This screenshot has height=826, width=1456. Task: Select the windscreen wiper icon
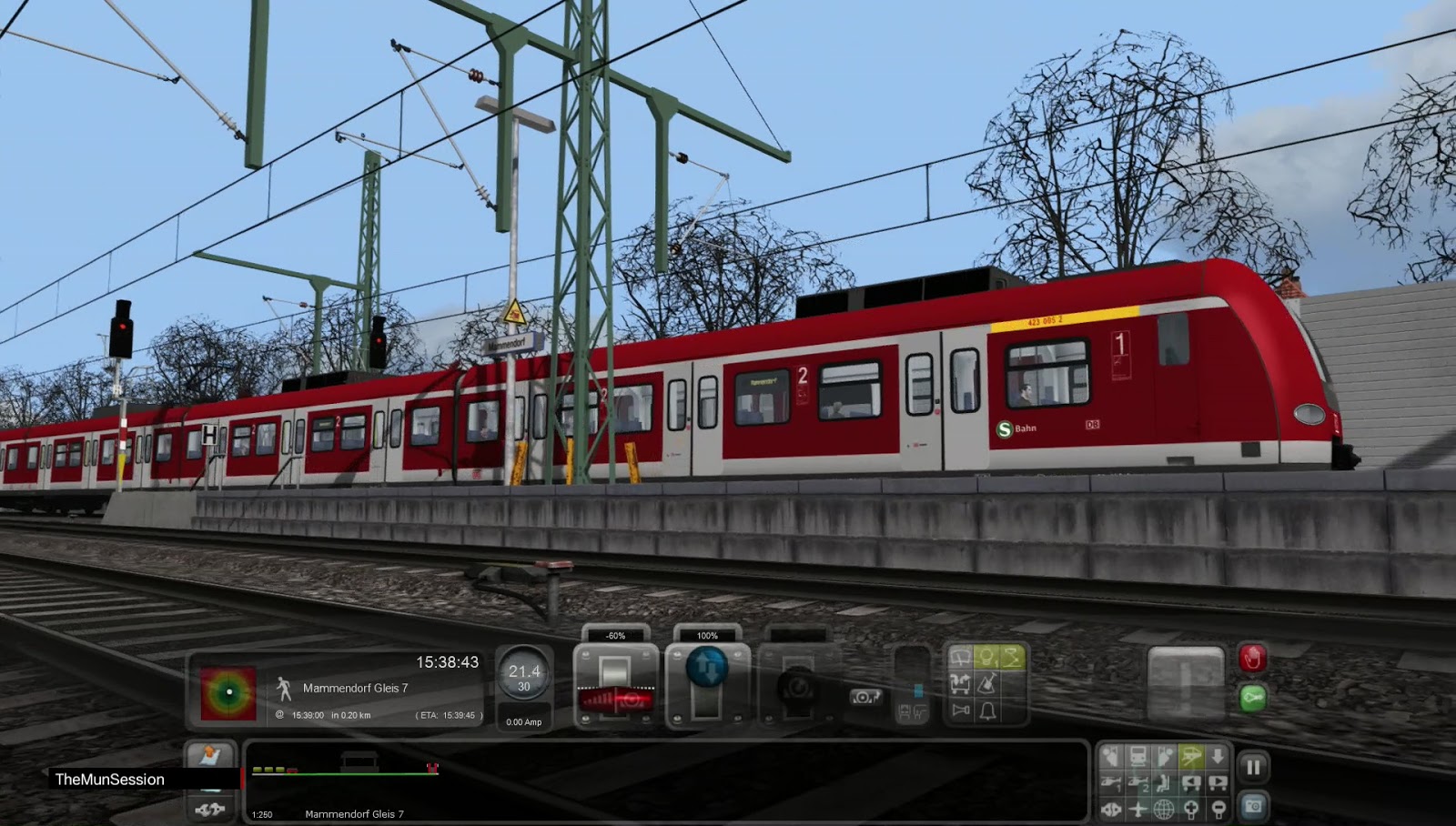[959, 657]
